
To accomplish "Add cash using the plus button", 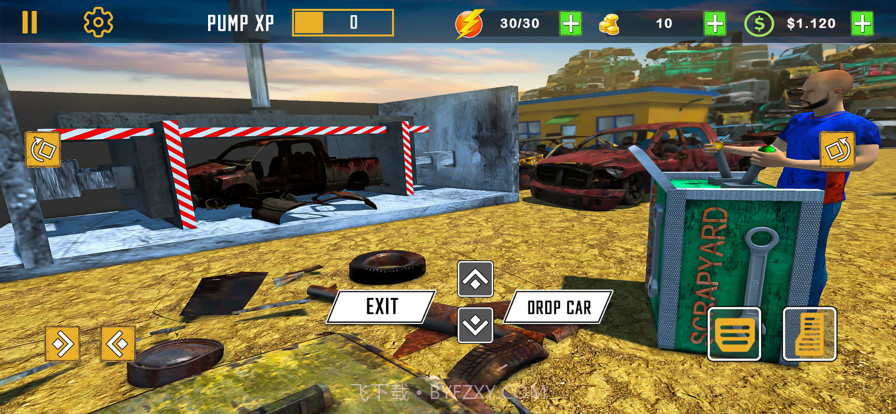I will (862, 23).
